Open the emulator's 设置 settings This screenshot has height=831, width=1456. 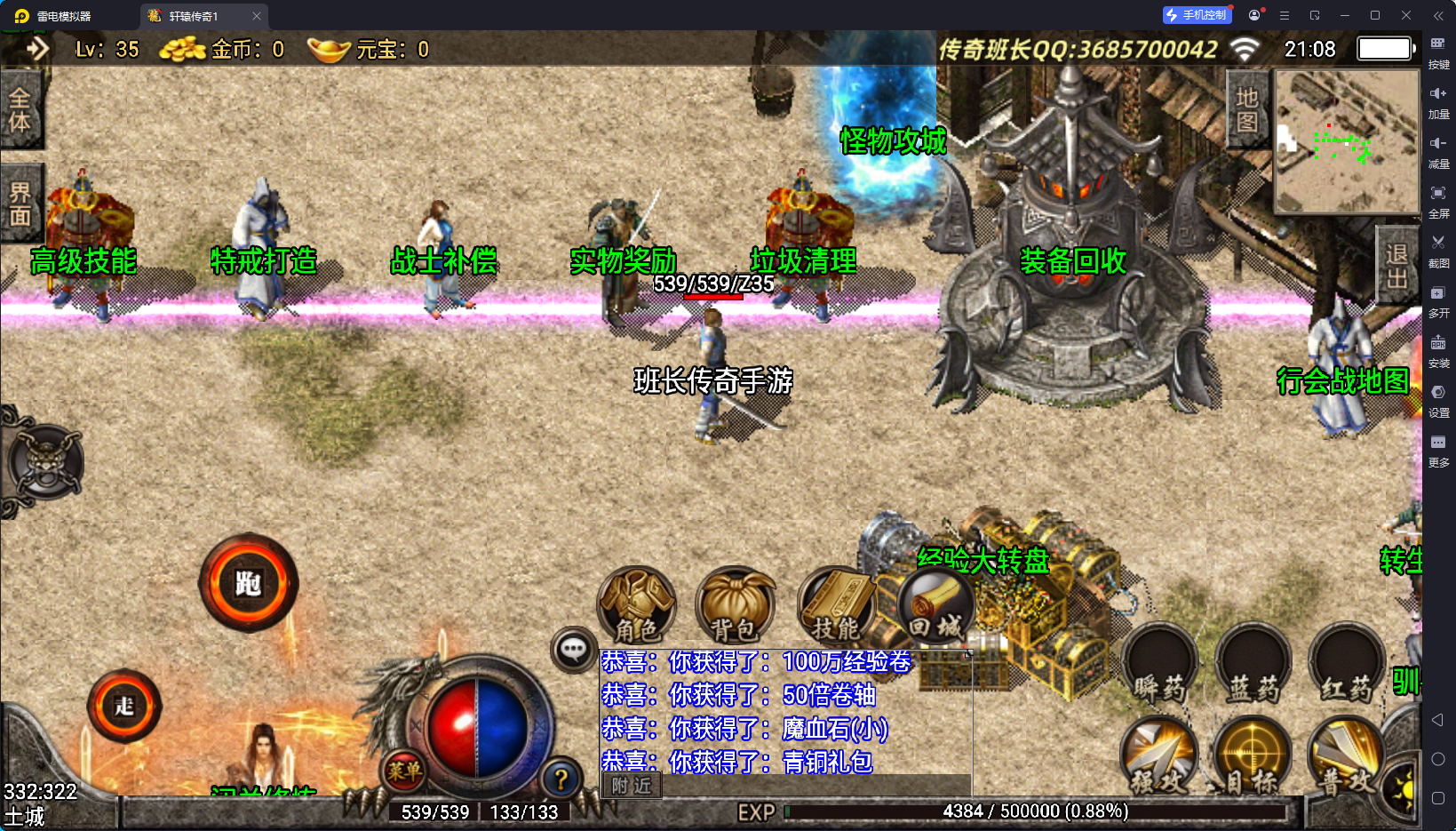point(1438,400)
